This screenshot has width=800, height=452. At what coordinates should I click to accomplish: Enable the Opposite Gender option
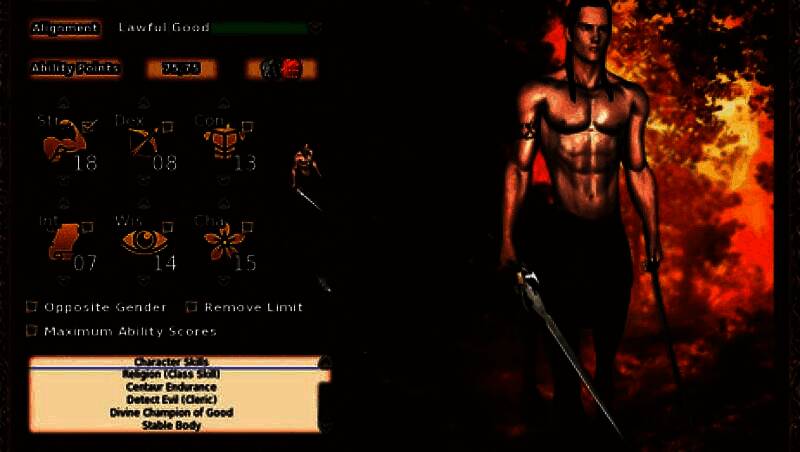pyautogui.click(x=32, y=307)
